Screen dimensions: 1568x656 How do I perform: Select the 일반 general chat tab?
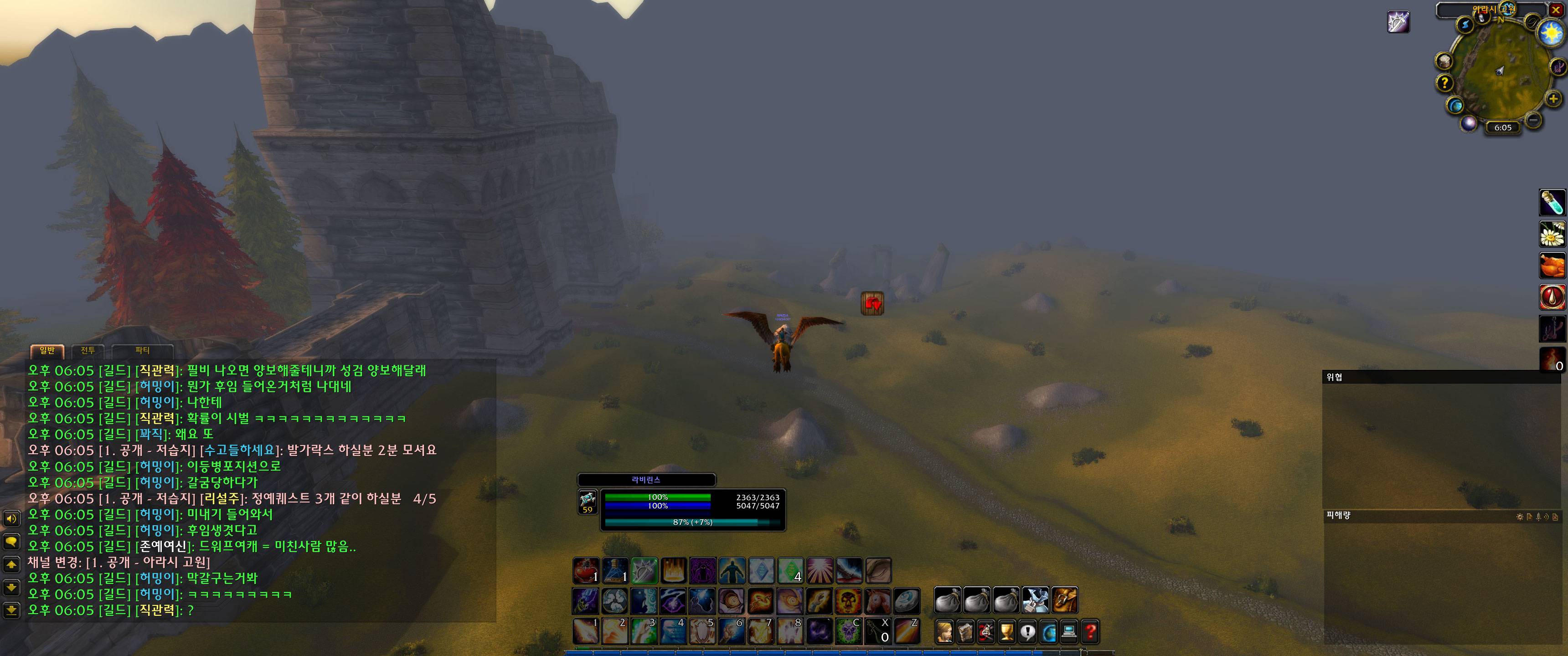pyautogui.click(x=47, y=350)
